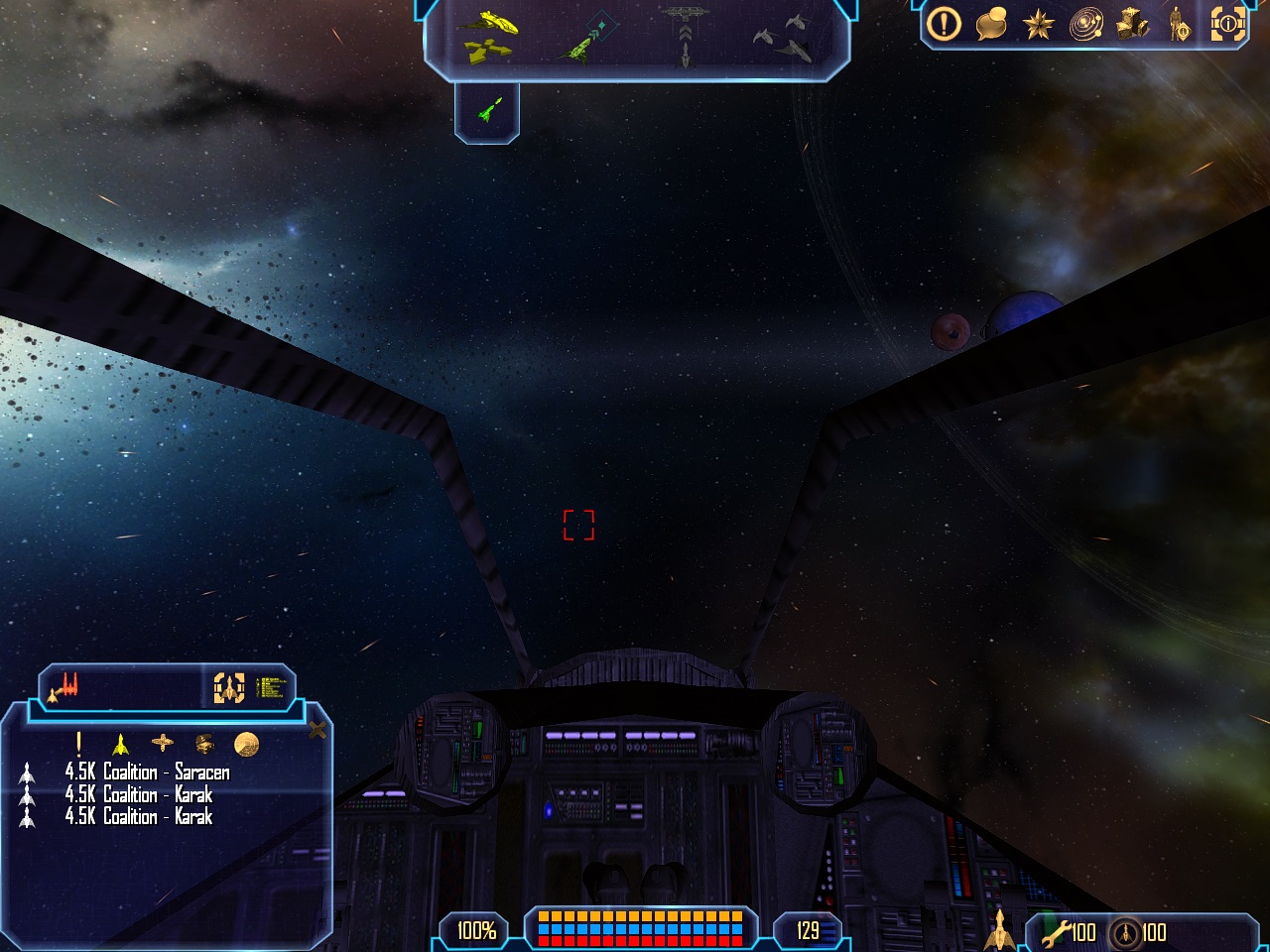Select the Coalition - Saracen contact
The image size is (1270, 952).
147,772
